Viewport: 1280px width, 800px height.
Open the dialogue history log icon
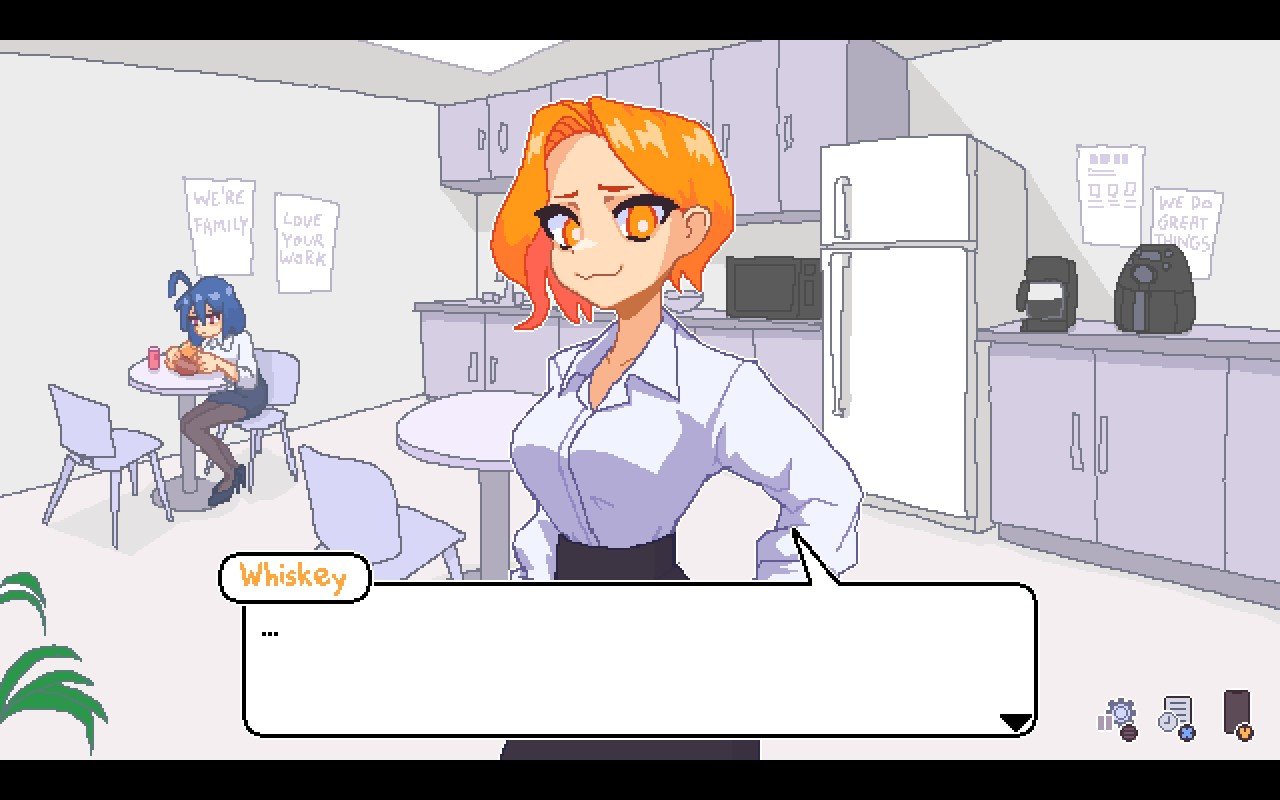pos(1177,717)
